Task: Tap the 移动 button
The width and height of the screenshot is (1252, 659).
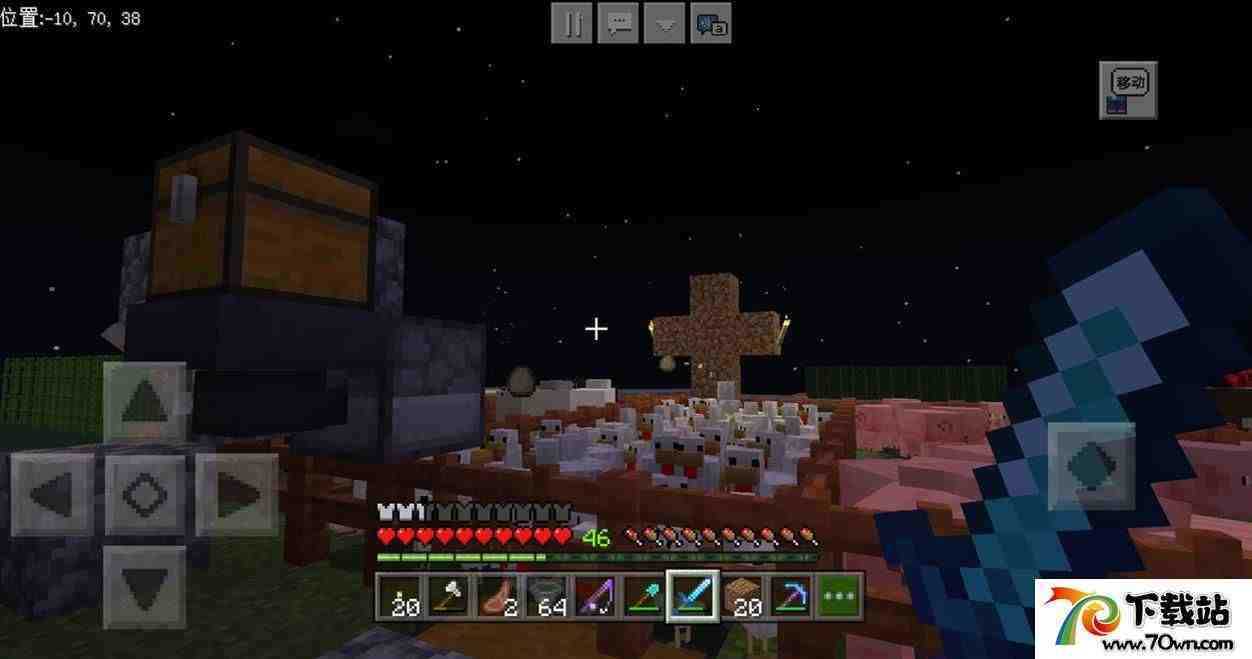Action: [1128, 90]
